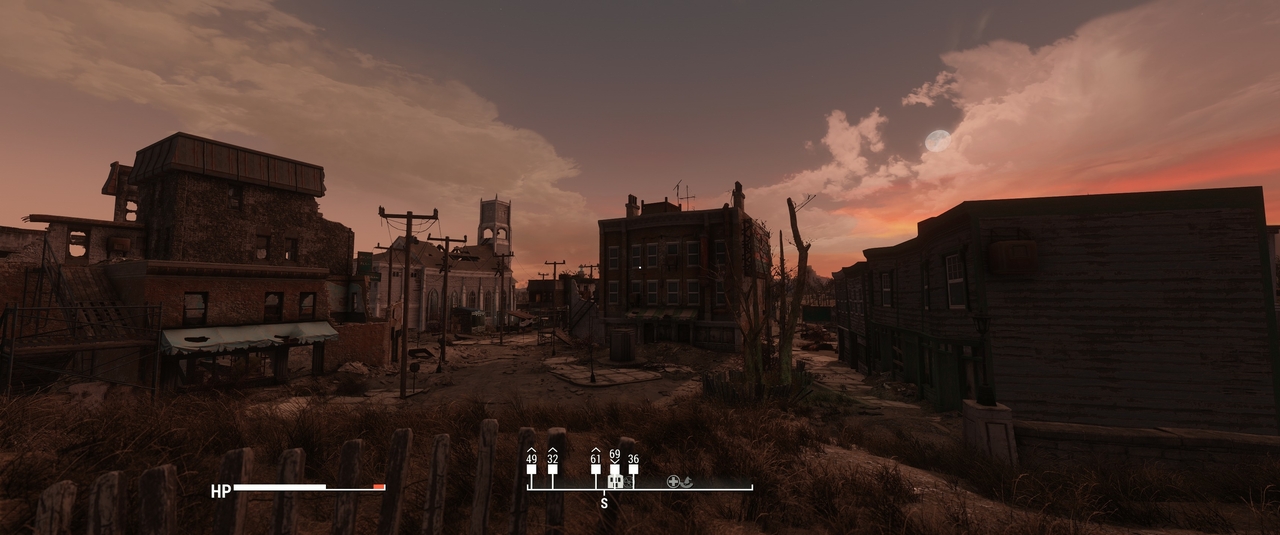Click the medical cross location icon on the compass
The height and width of the screenshot is (535, 1280).
tap(674, 482)
